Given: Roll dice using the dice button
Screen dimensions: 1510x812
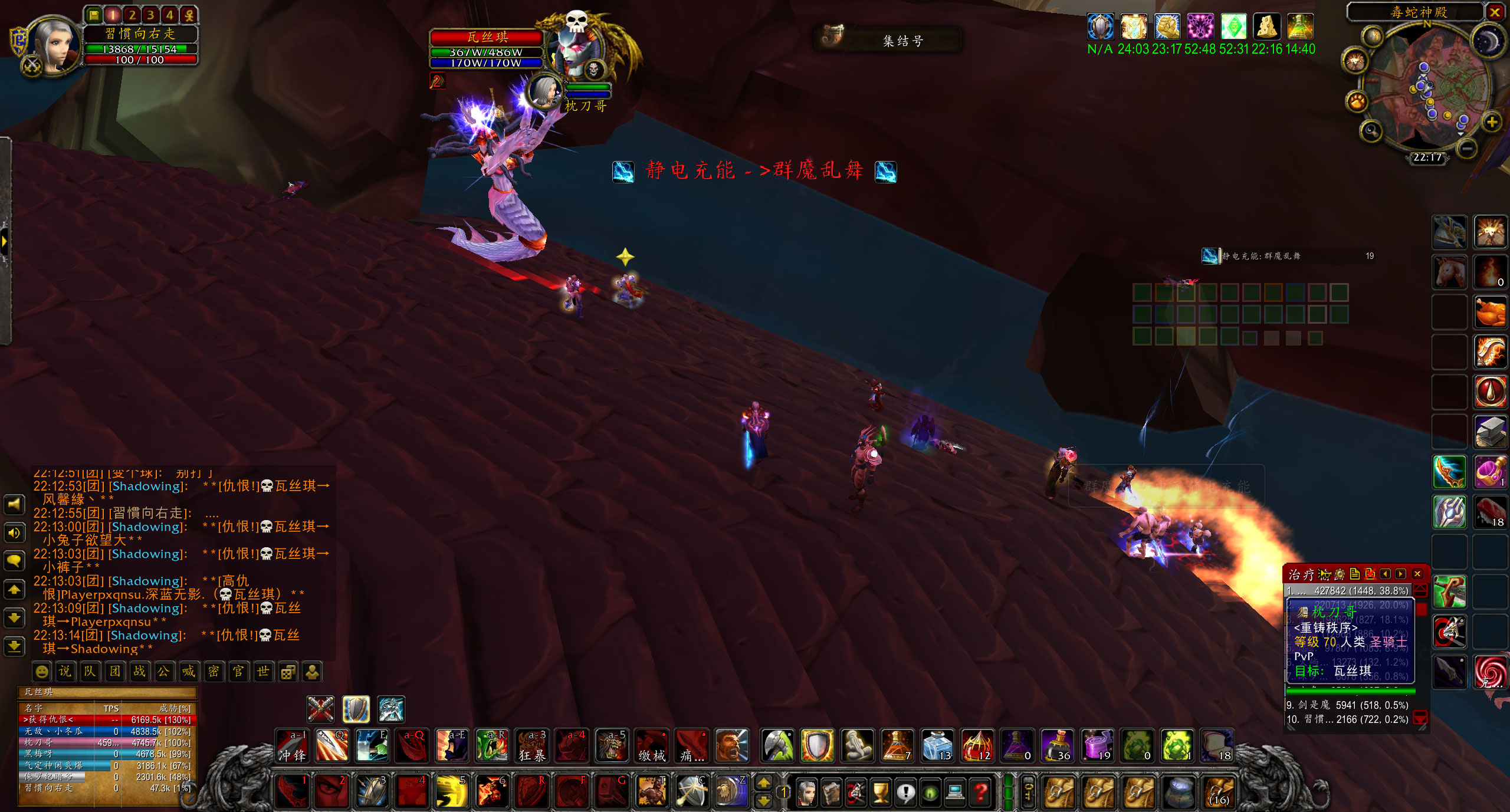Looking at the screenshot, I should pyautogui.click(x=288, y=672).
